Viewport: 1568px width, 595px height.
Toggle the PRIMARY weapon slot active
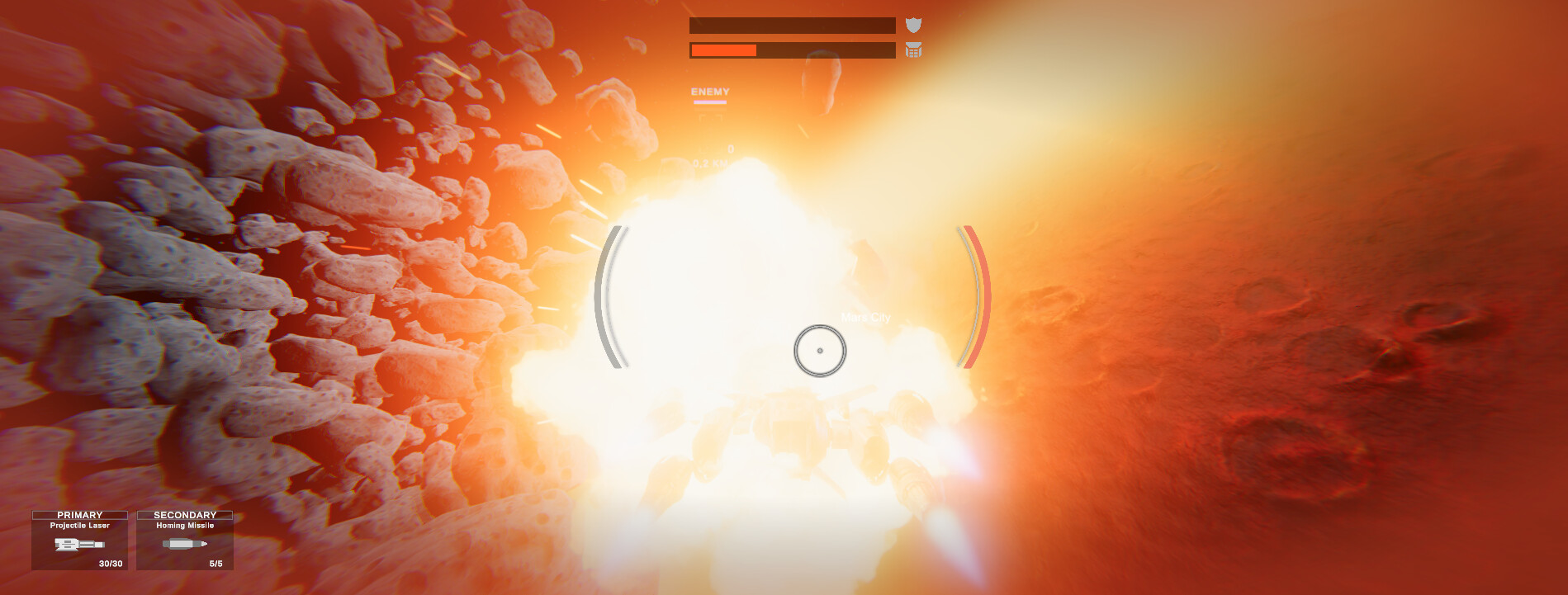pyautogui.click(x=80, y=514)
